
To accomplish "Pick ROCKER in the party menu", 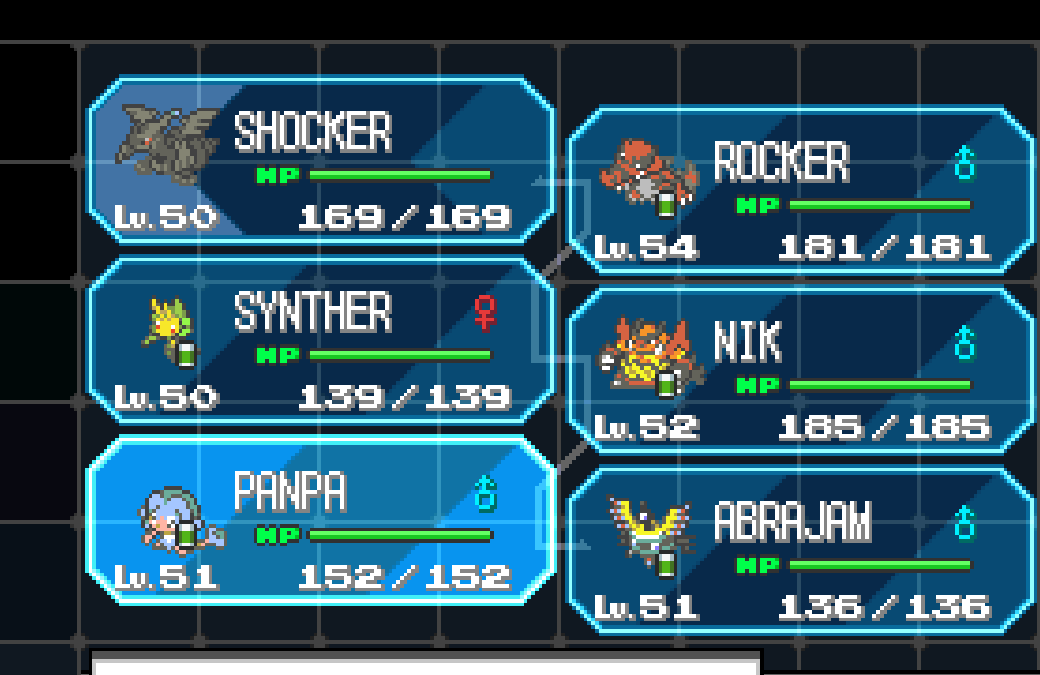I will [x=800, y=191].
